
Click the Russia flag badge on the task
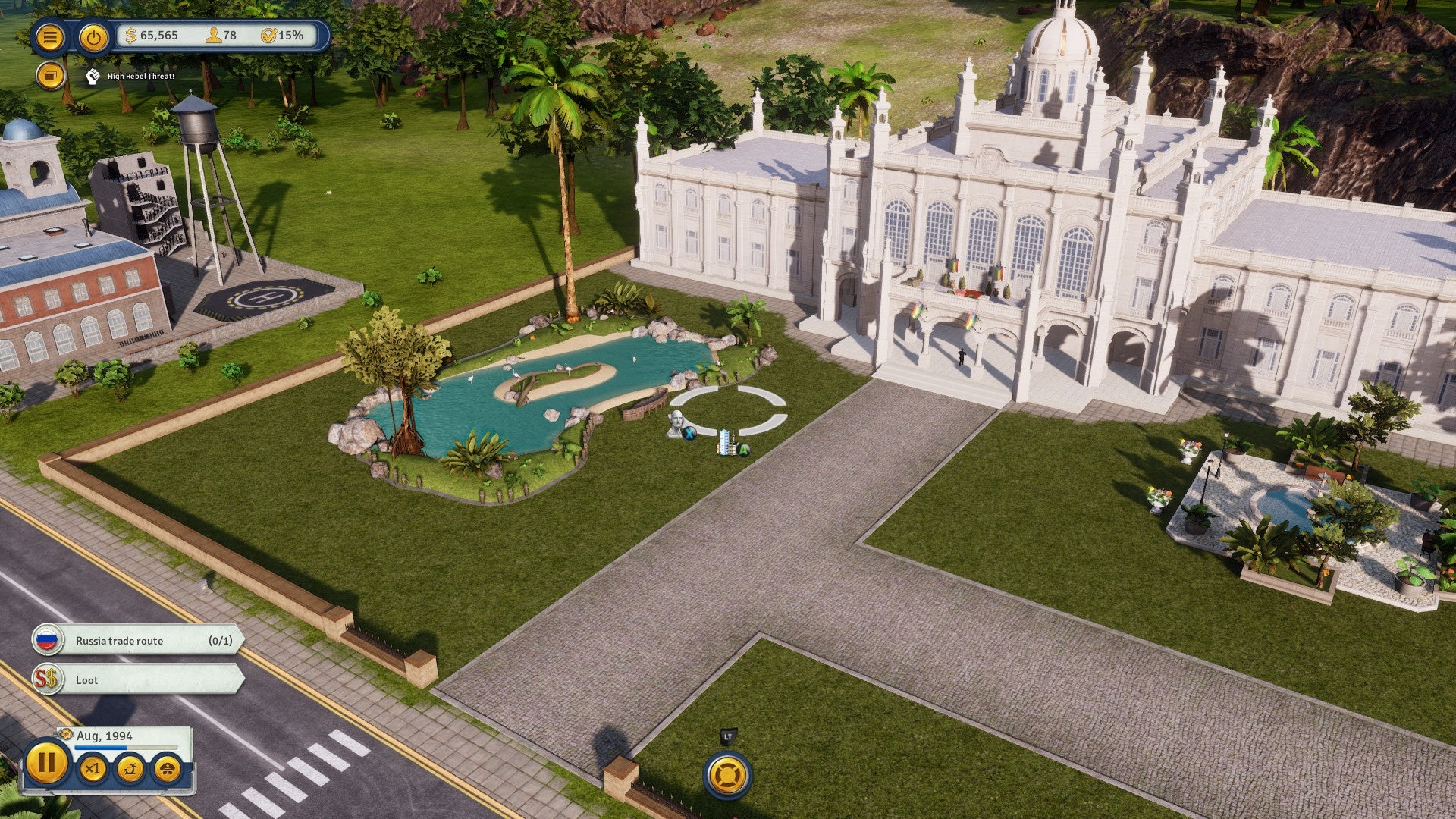point(47,640)
